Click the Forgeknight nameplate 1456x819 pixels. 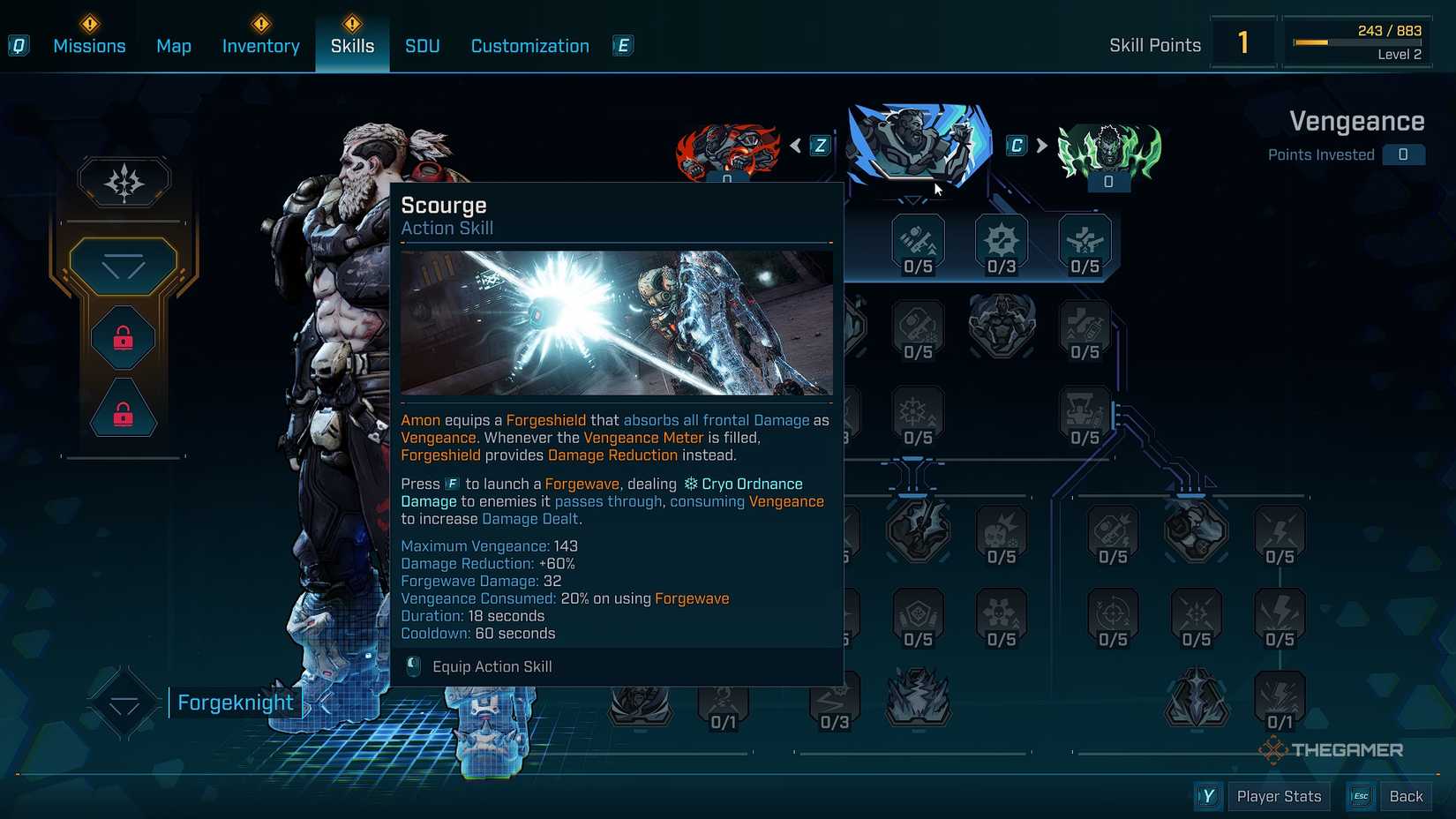(x=235, y=702)
